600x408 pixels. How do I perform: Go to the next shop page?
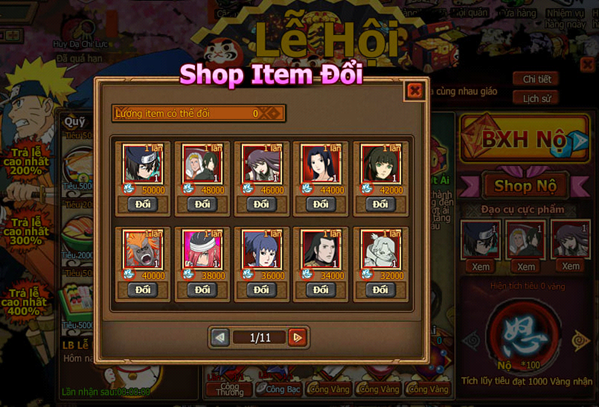click(x=296, y=337)
